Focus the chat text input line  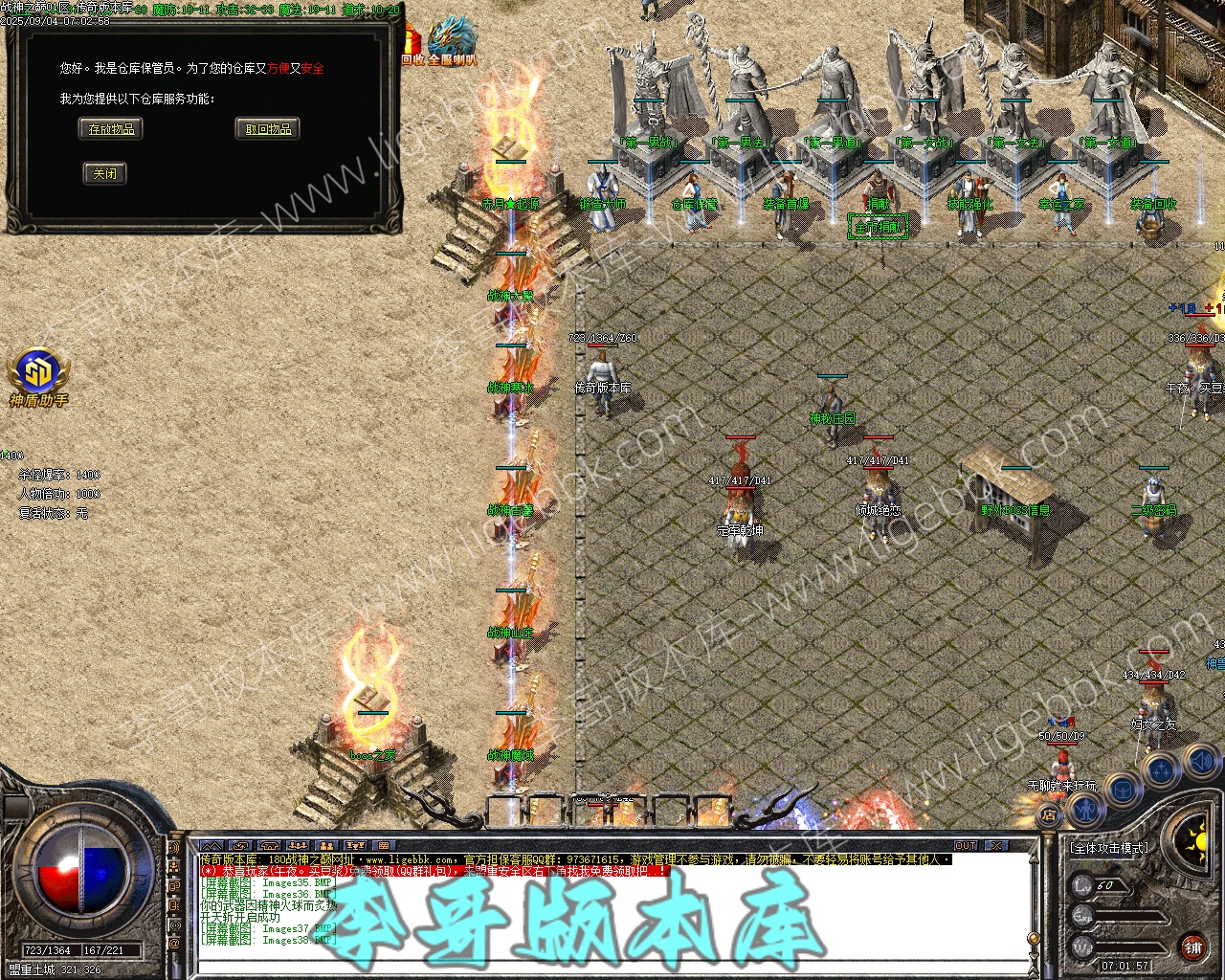coord(612,966)
